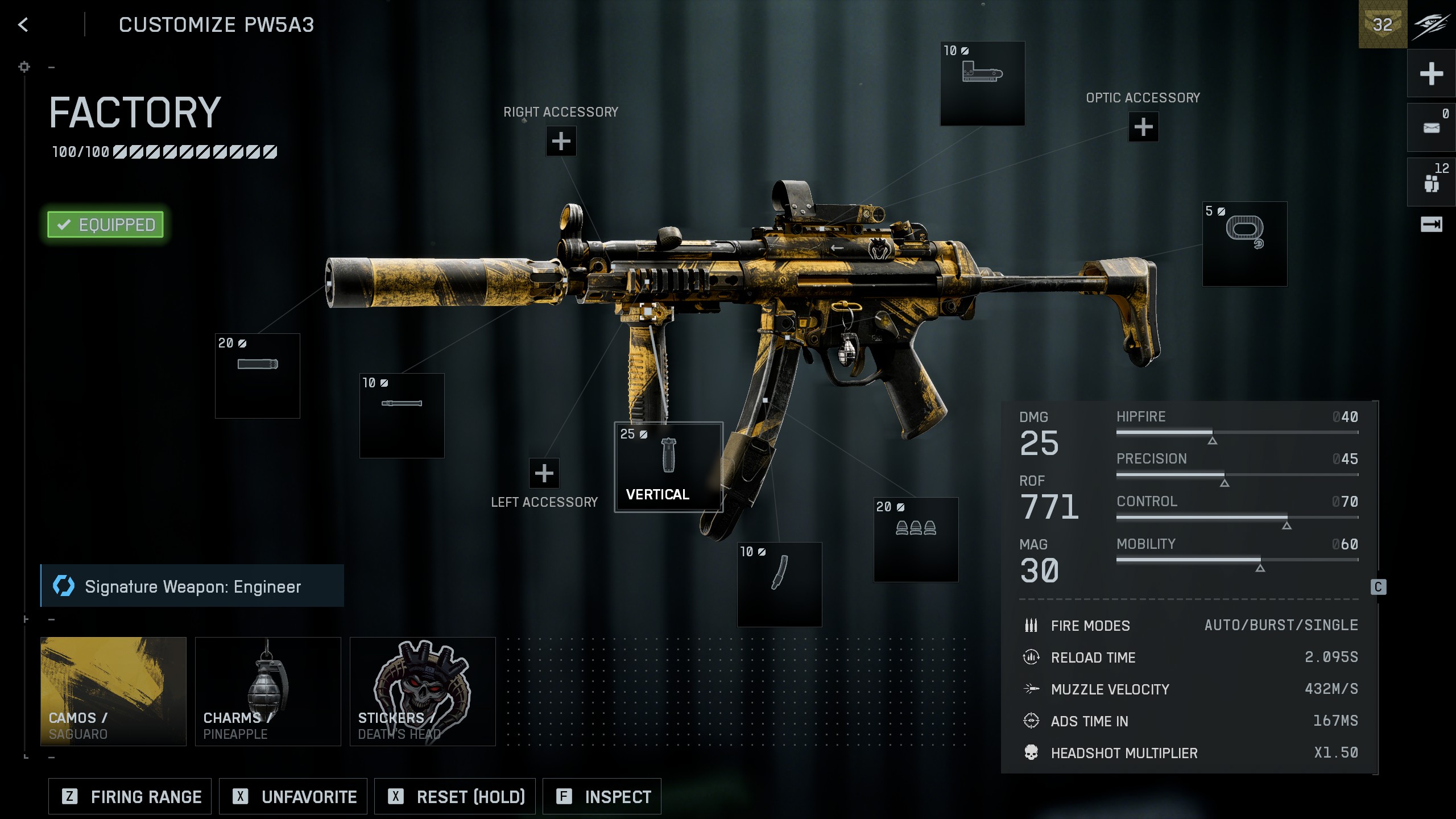Go back using the top-left arrow

pos(23,24)
